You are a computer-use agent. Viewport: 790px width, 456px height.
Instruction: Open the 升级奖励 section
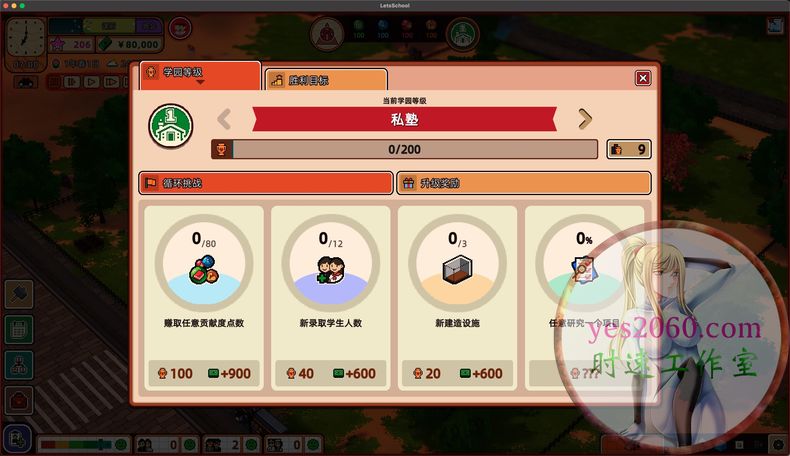point(524,183)
